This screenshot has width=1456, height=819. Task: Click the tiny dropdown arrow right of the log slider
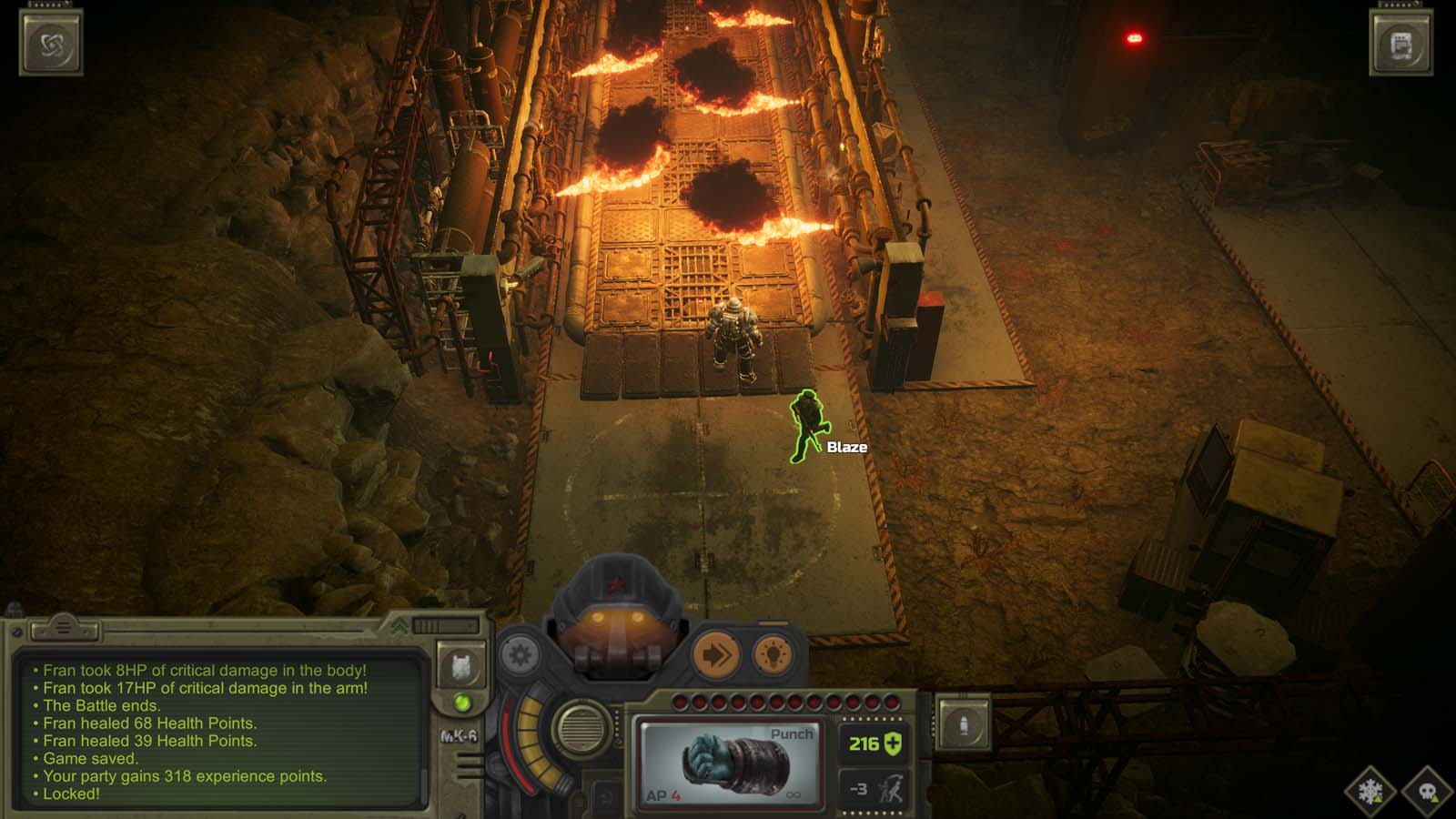472,624
